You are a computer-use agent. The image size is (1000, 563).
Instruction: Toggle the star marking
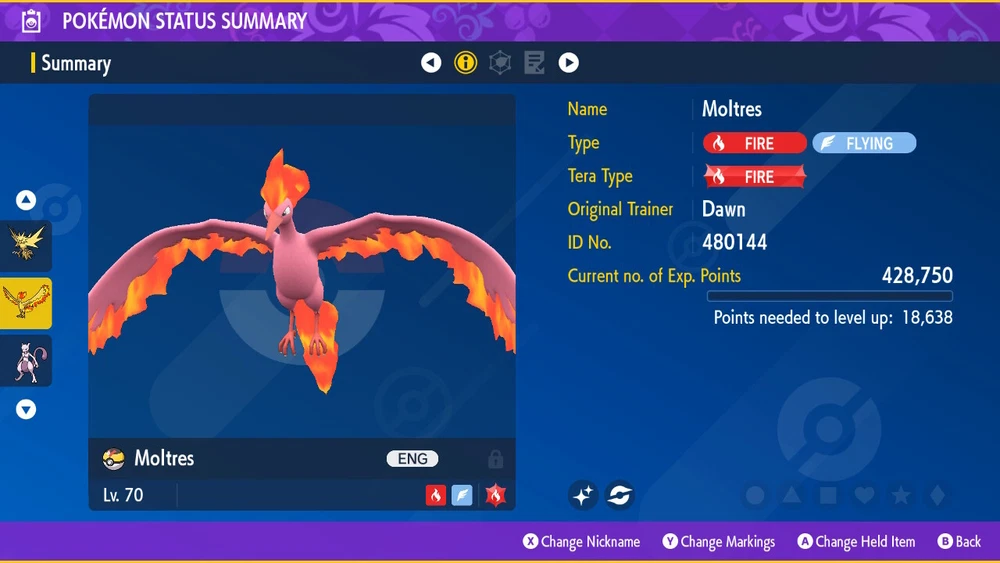pyautogui.click(x=900, y=495)
